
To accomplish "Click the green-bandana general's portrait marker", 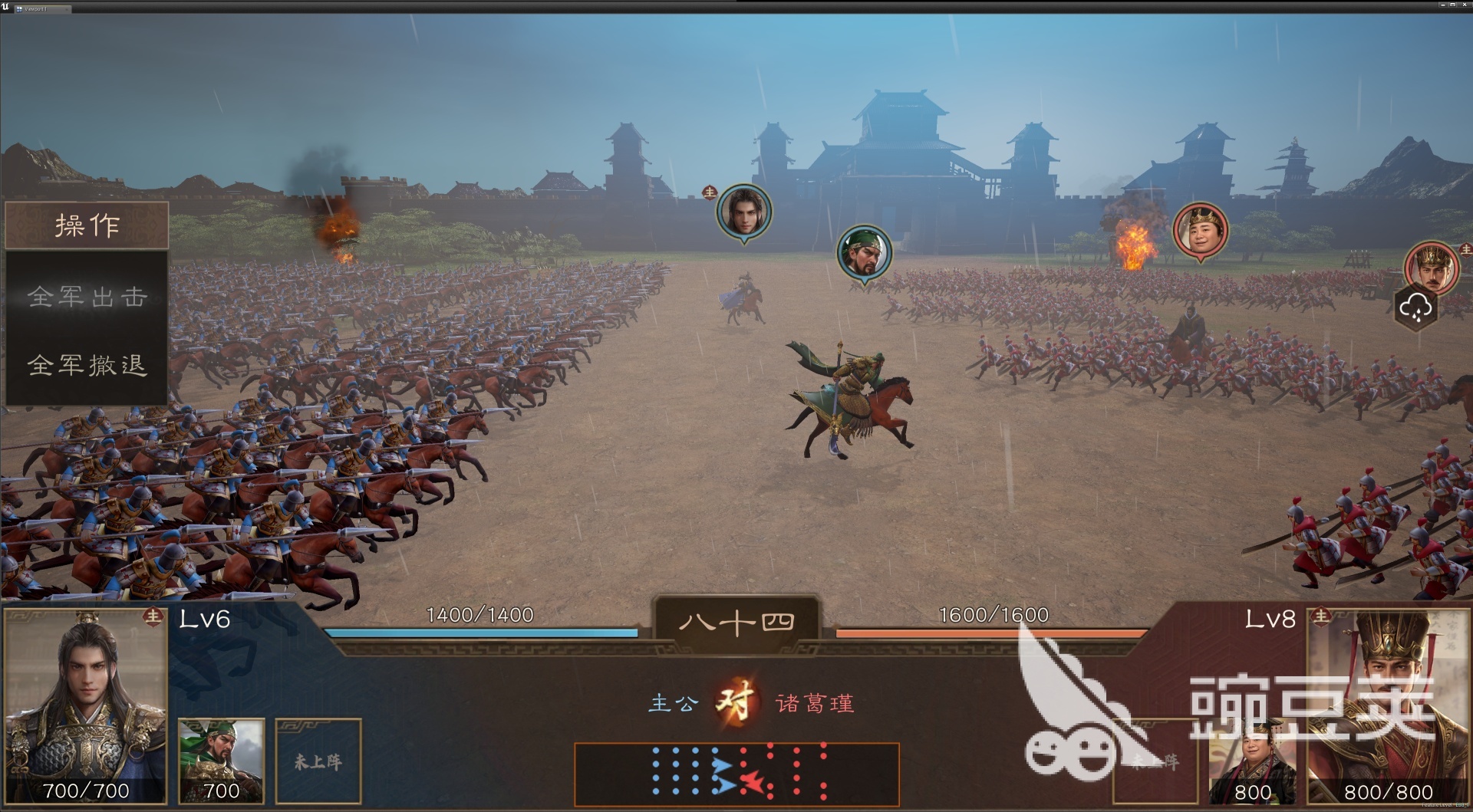I will (864, 253).
